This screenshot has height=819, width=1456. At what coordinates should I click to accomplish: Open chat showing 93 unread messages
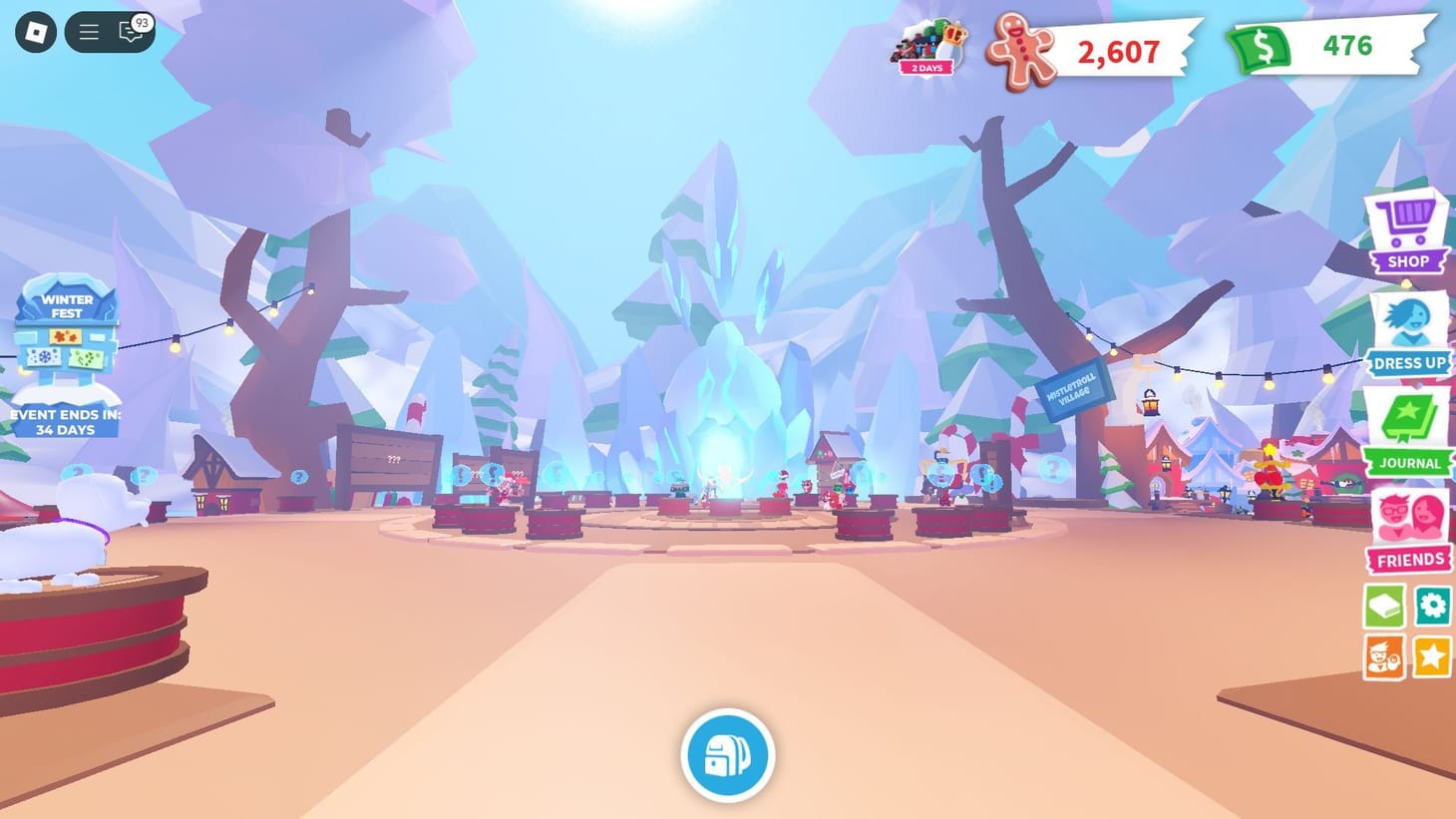tap(131, 31)
